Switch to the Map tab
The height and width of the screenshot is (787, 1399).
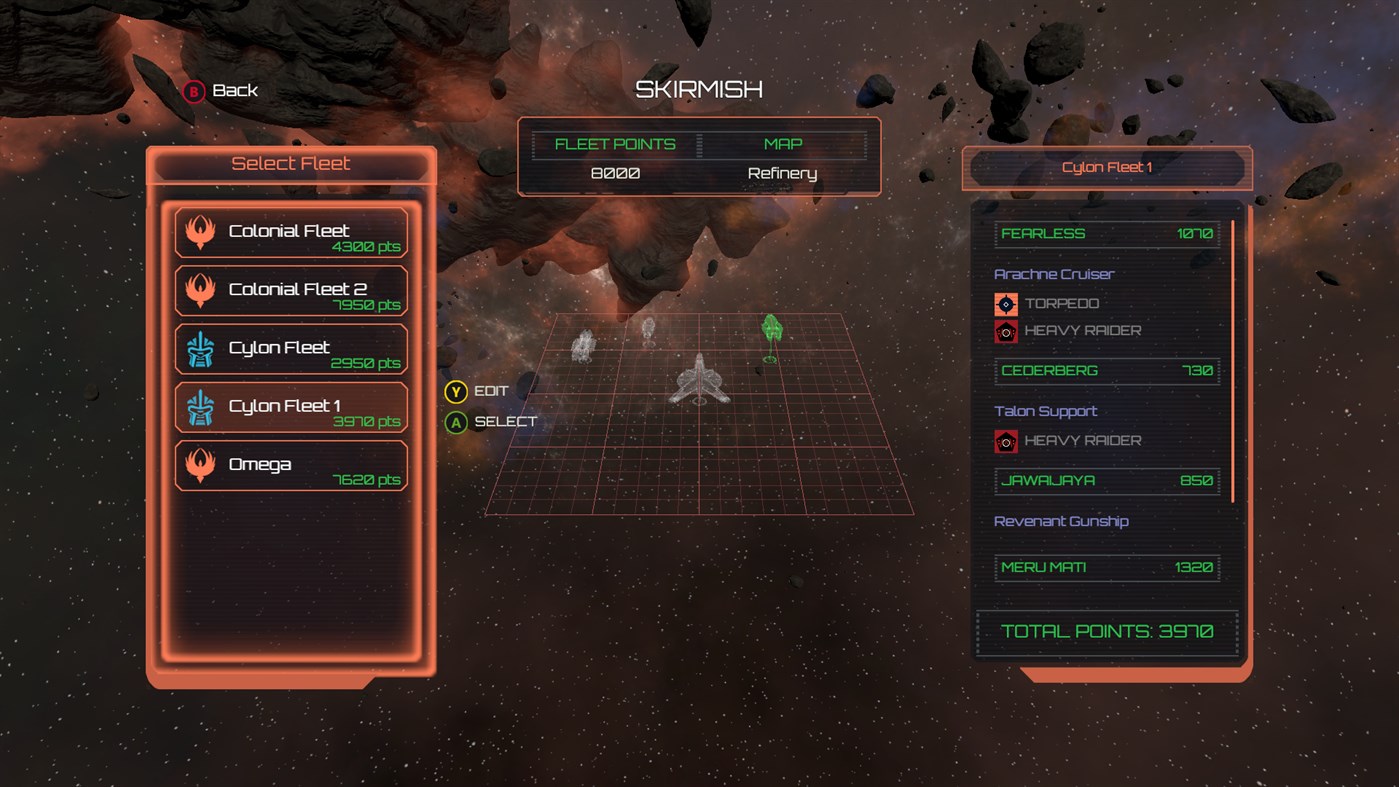[x=782, y=143]
